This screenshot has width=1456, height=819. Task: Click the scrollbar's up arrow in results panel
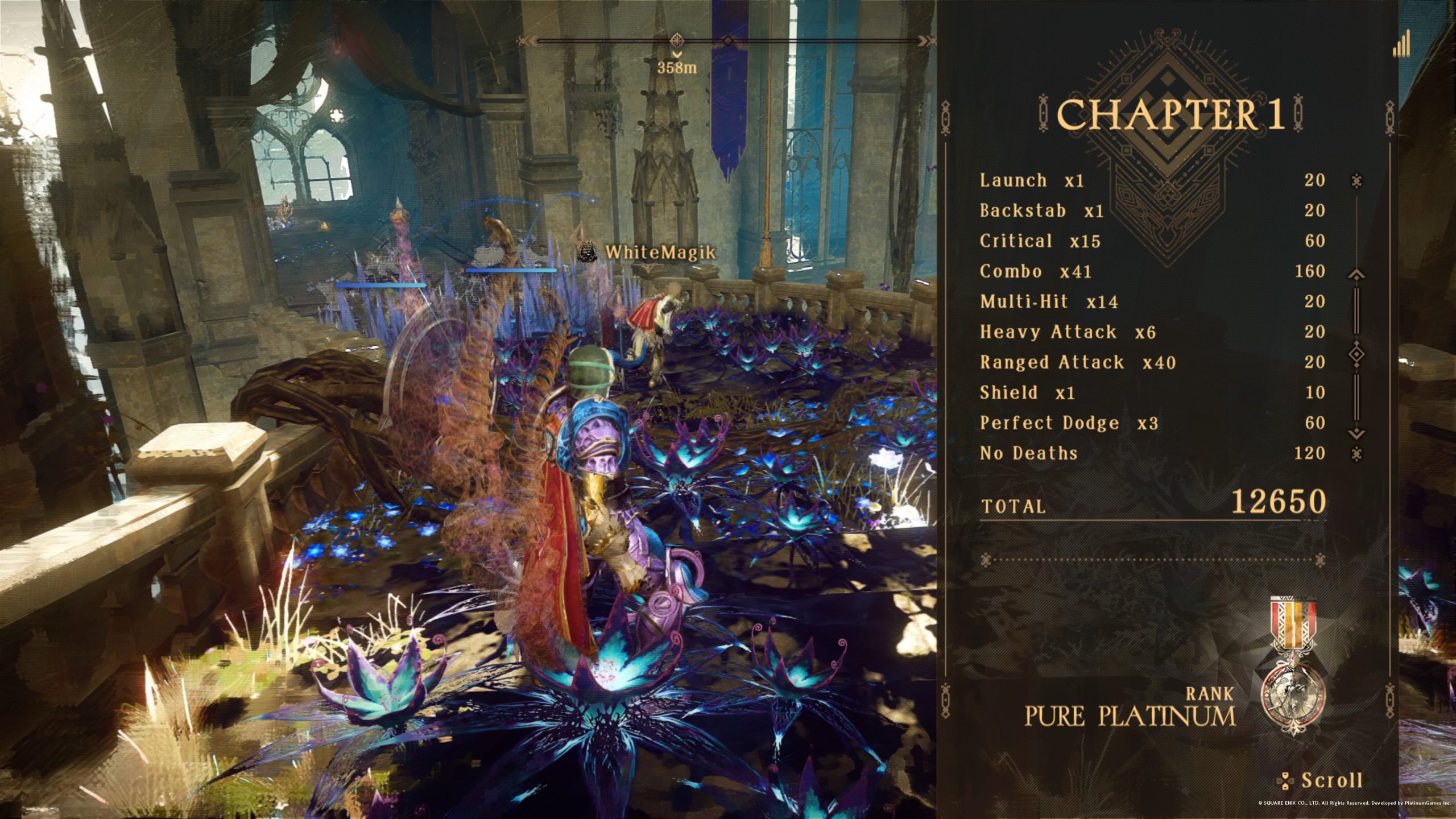click(1356, 275)
